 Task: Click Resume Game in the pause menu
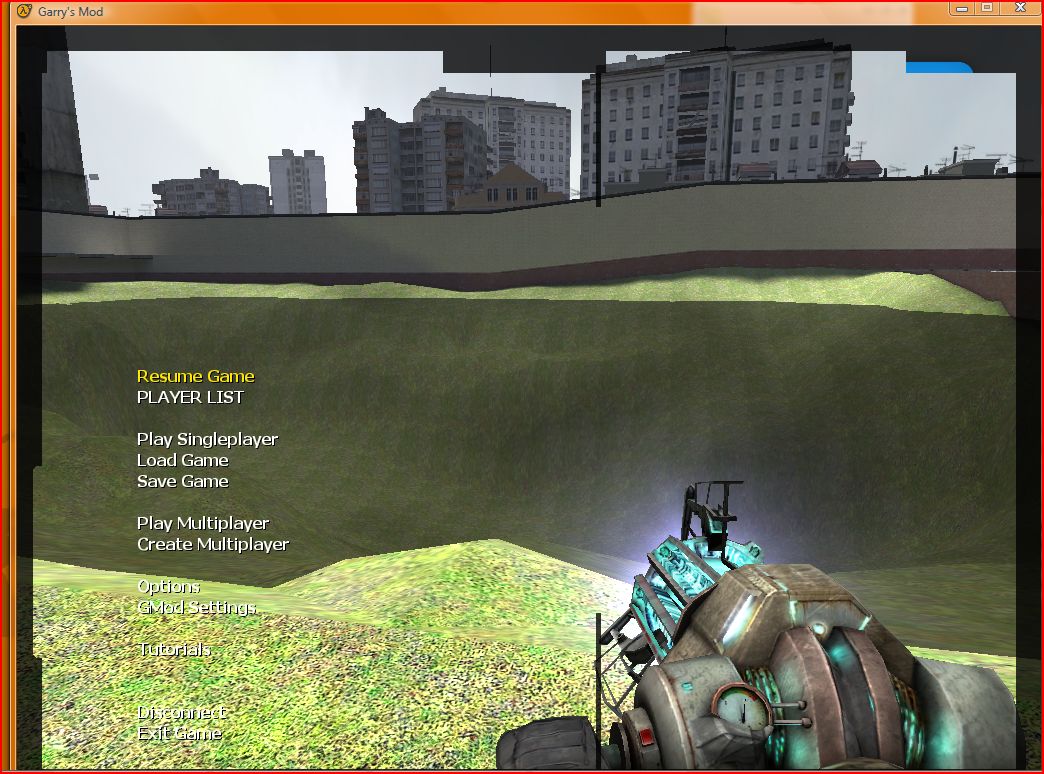tap(195, 376)
